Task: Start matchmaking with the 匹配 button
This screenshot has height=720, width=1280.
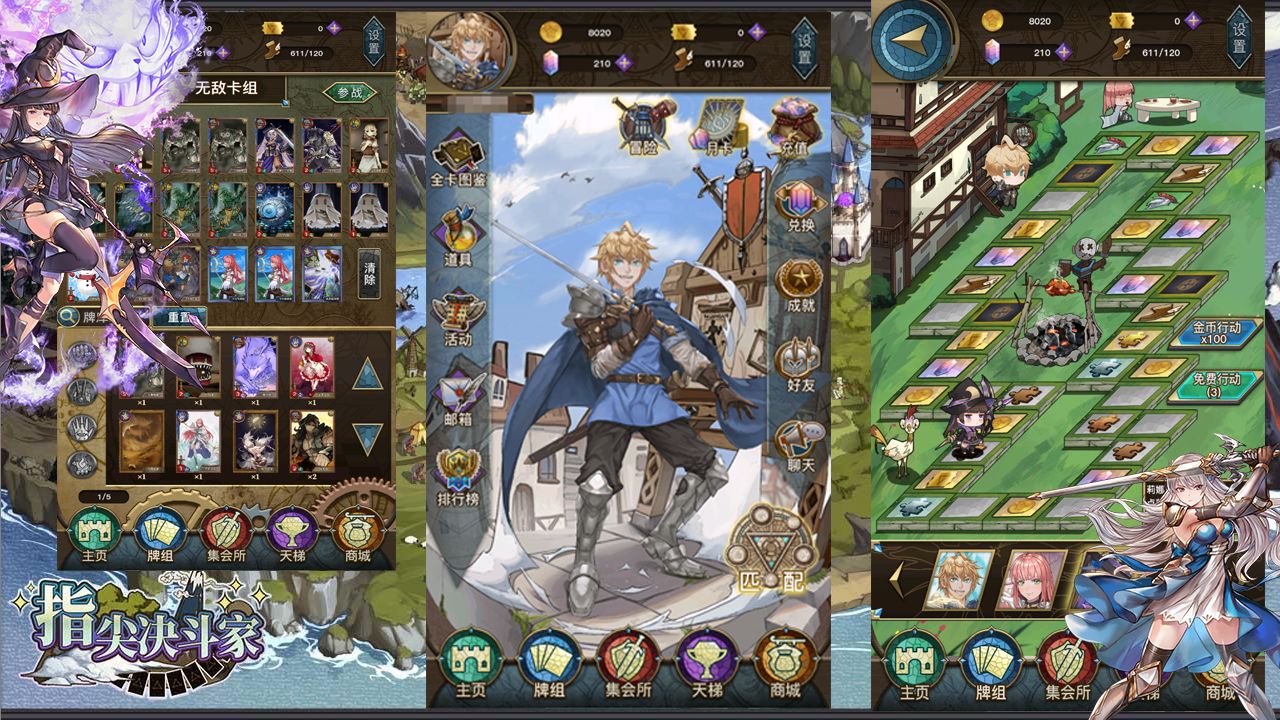Action: (770, 550)
